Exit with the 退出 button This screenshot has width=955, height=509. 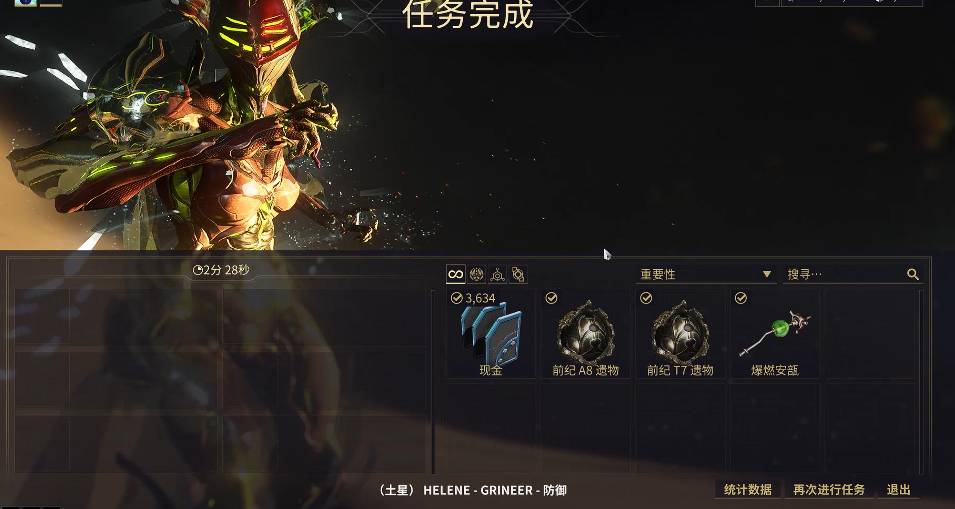point(899,490)
